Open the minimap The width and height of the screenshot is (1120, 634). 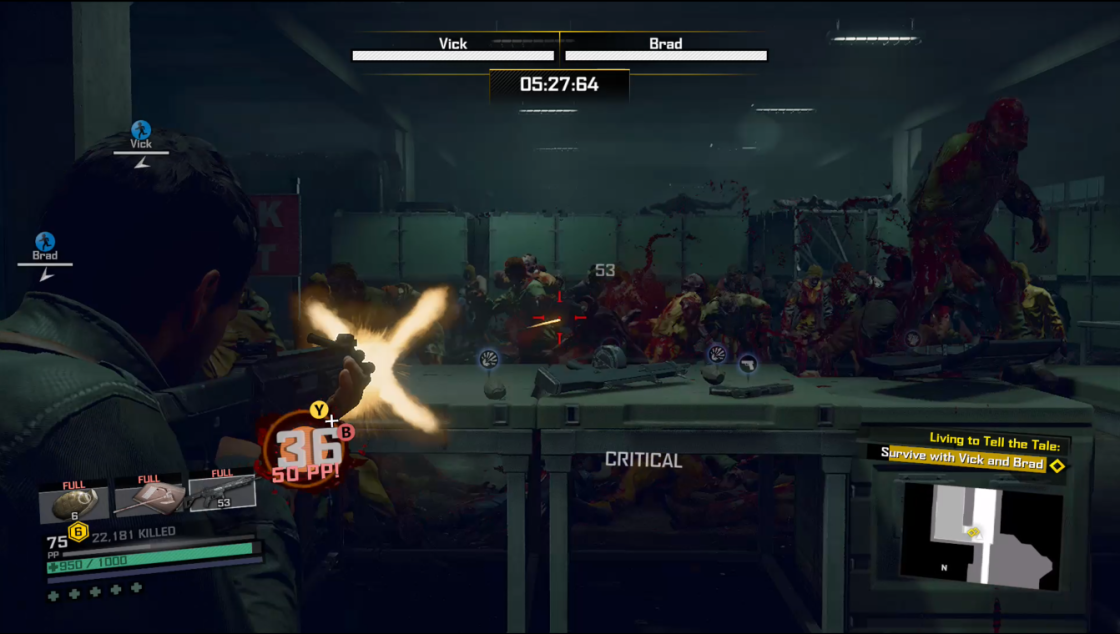pyautogui.click(x=978, y=535)
